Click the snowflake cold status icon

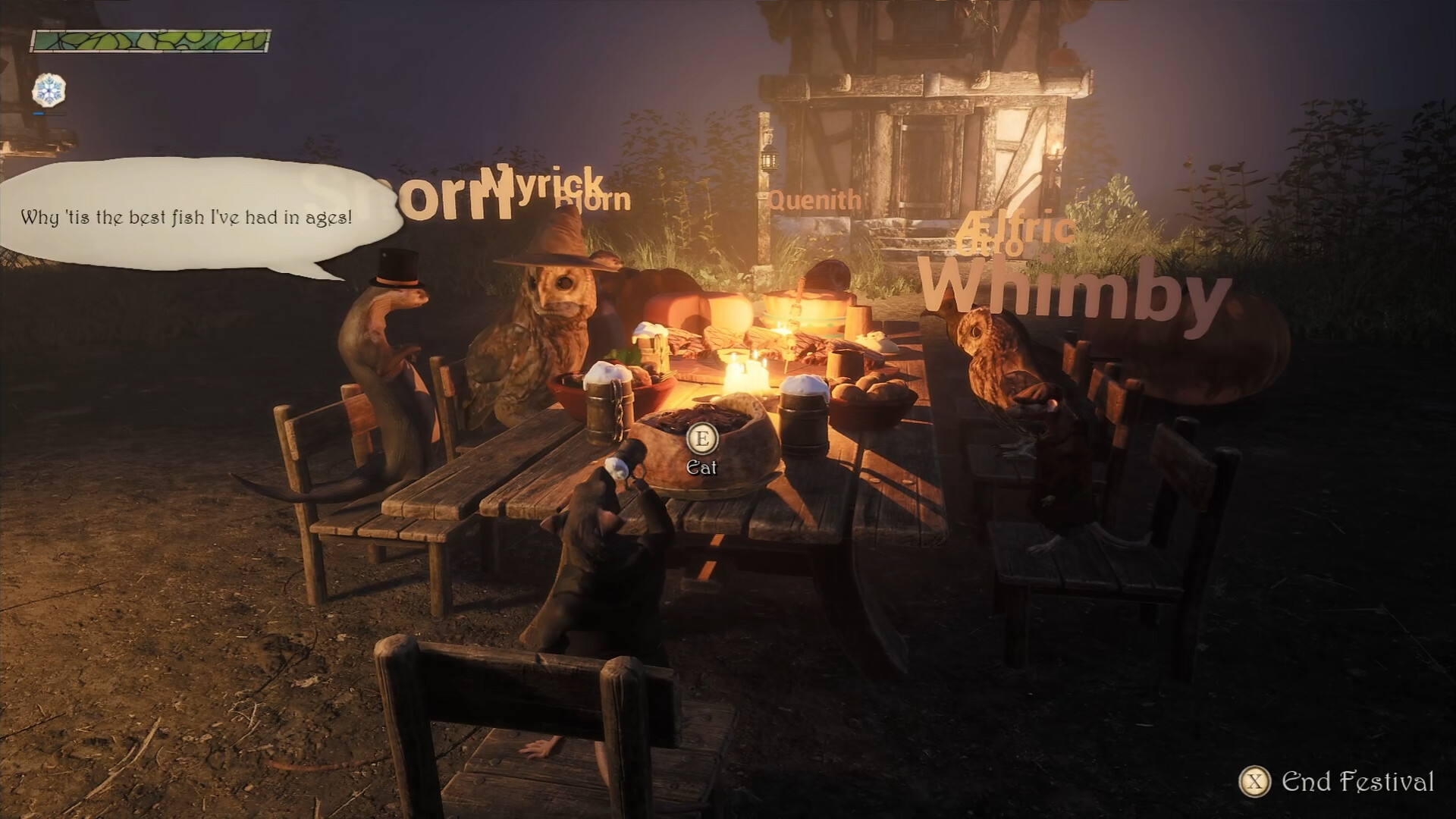(x=47, y=89)
